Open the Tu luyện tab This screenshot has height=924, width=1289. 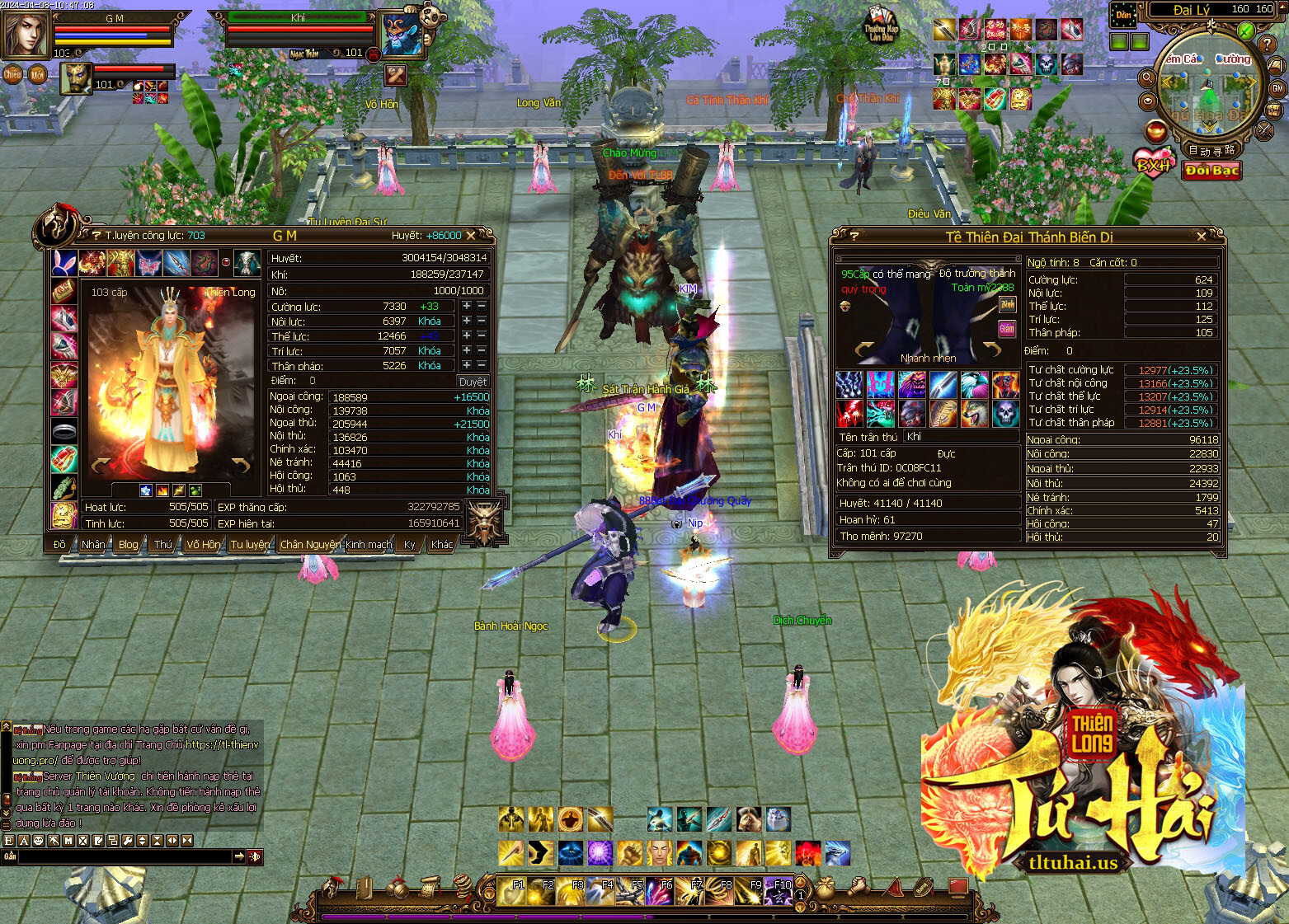(250, 544)
